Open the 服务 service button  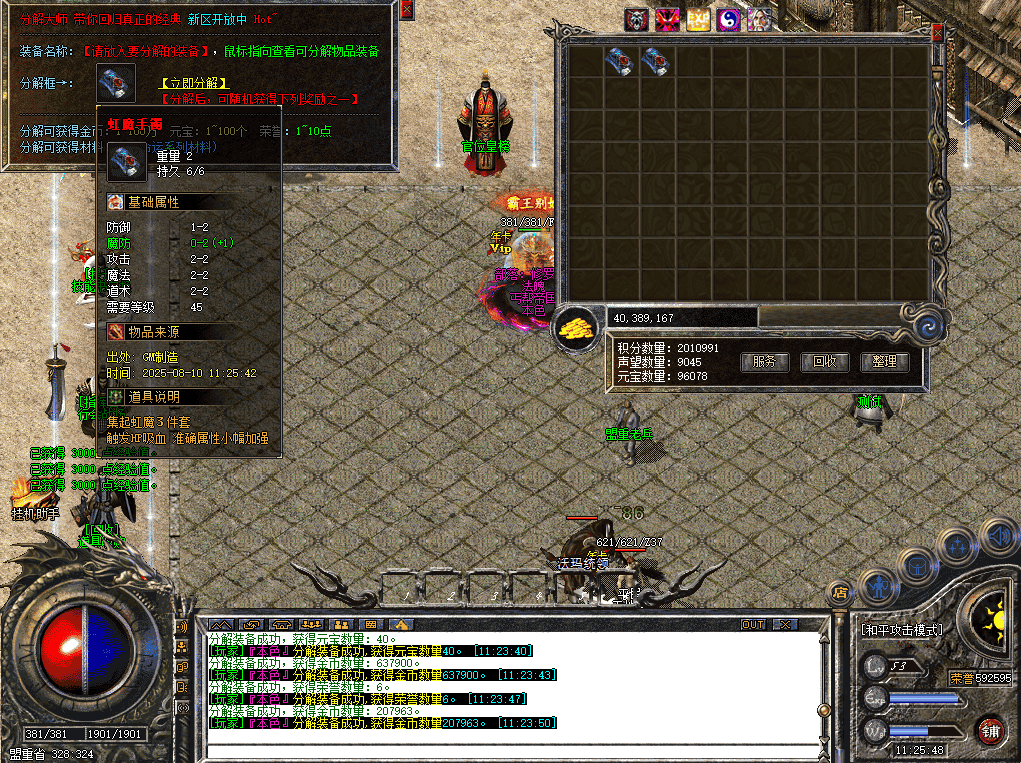coord(765,362)
